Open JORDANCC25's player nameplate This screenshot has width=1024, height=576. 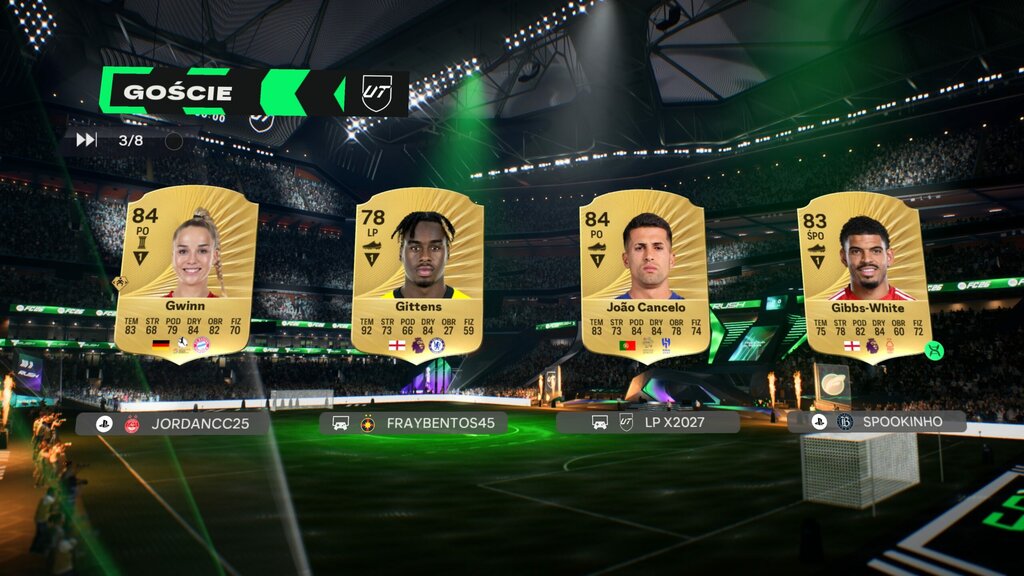172,423
